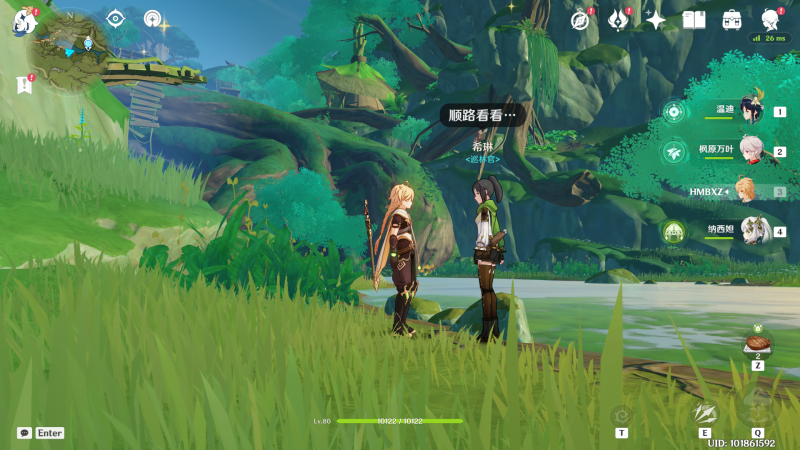Viewport: 800px width, 450px height.
Task: Open the backpack inventory
Action: (732, 20)
